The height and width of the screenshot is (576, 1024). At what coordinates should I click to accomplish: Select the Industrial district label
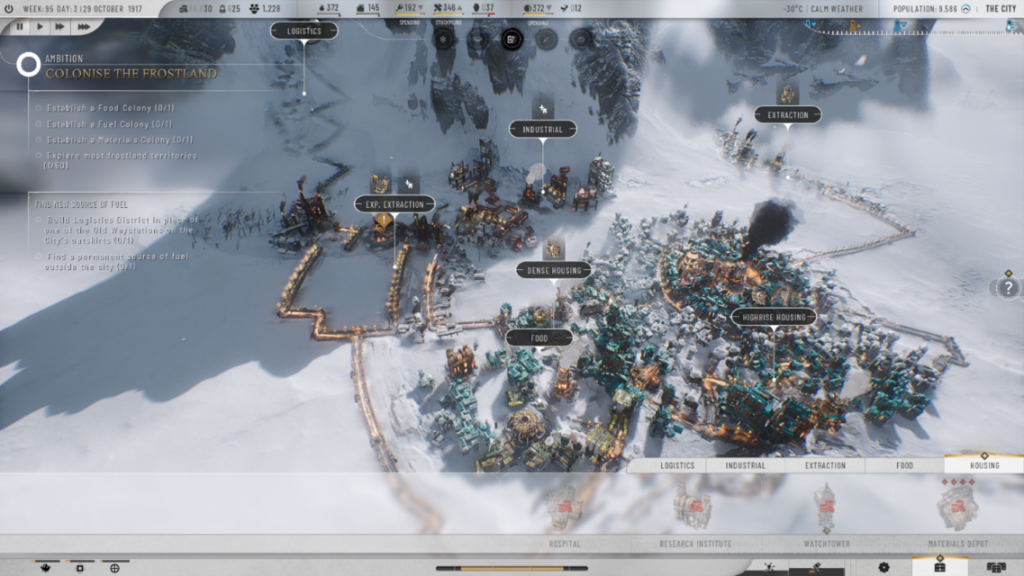click(543, 129)
